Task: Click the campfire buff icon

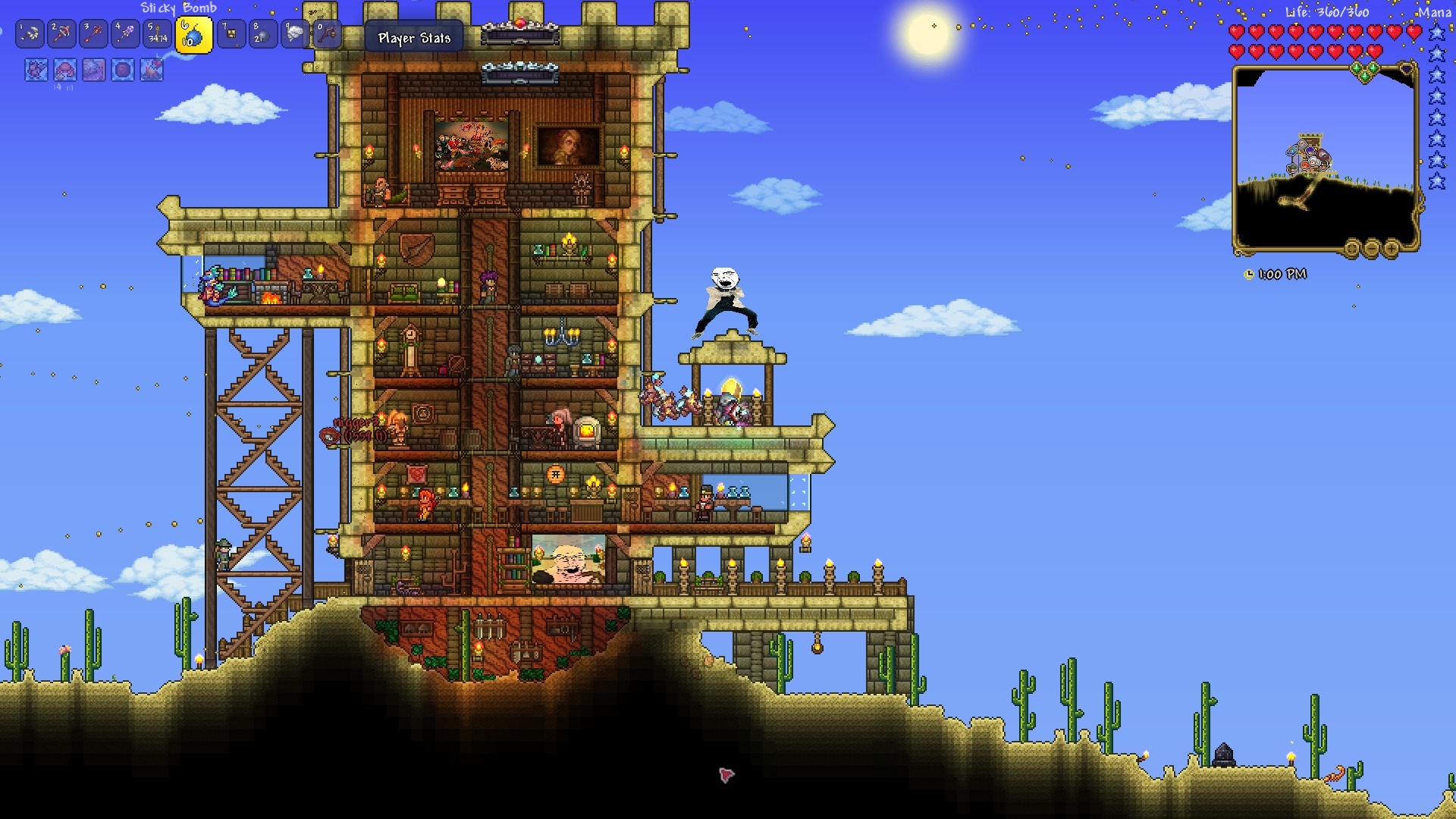Action: [x=152, y=71]
